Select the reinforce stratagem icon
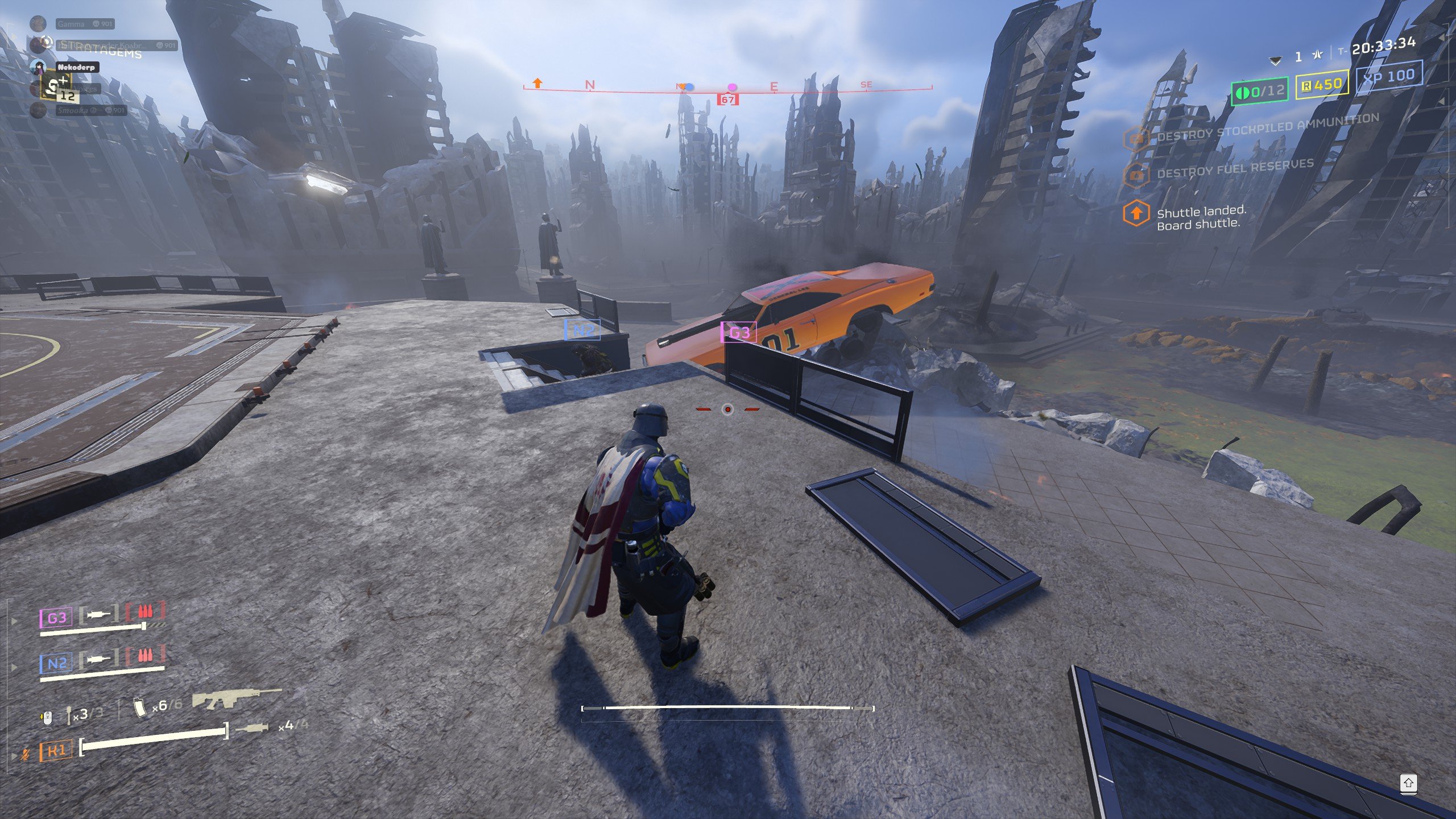The height and width of the screenshot is (819, 1456). click(55, 89)
